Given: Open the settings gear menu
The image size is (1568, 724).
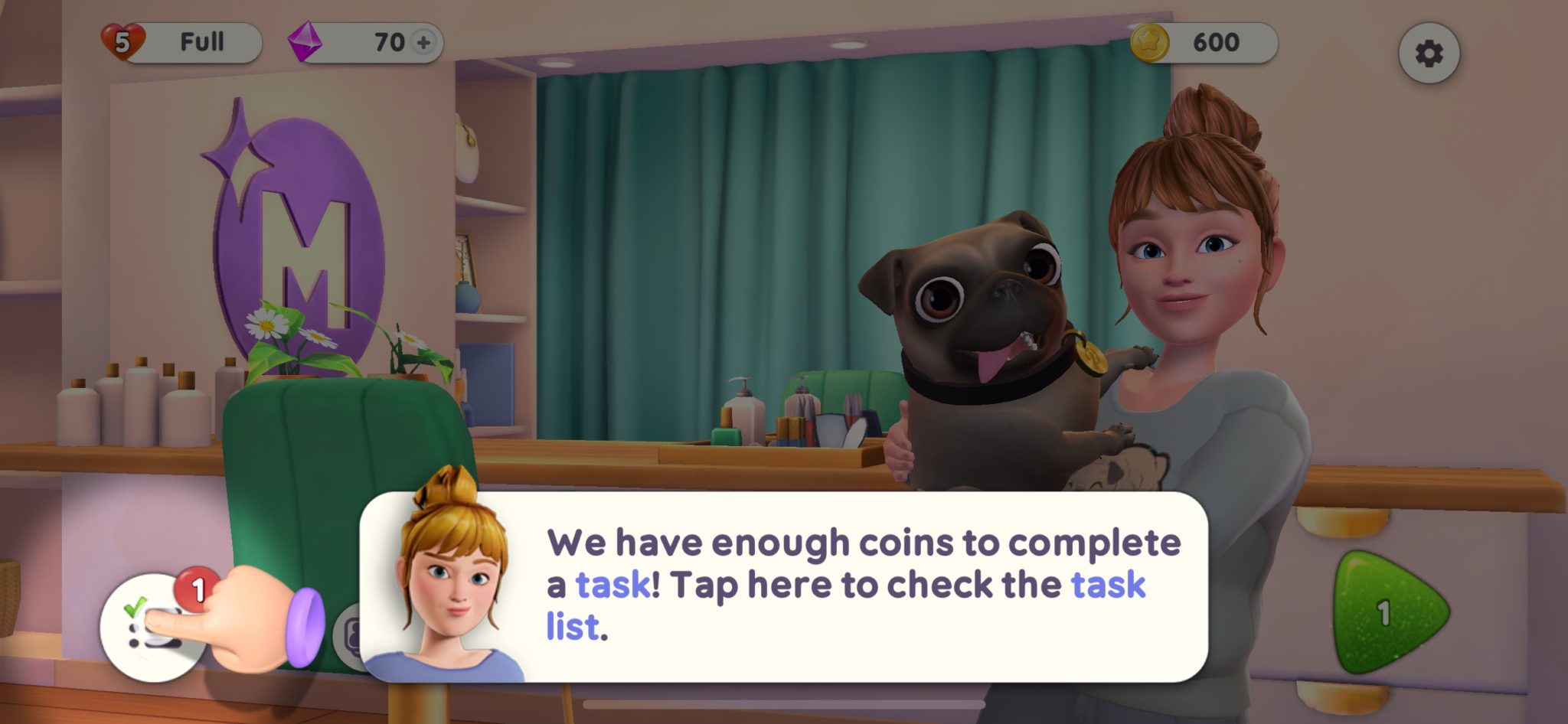Looking at the screenshot, I should coord(1429,54).
